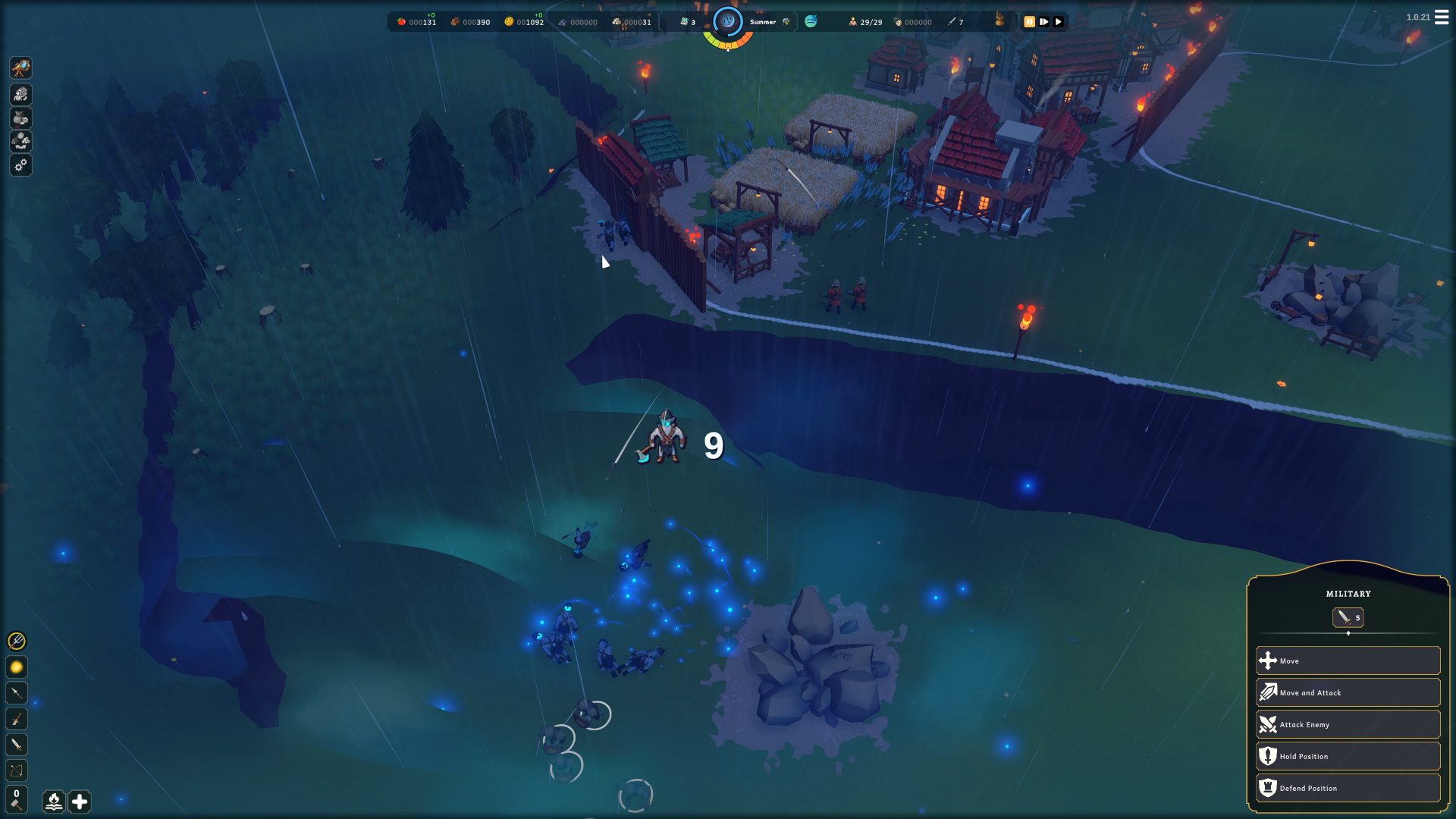This screenshot has width=1456, height=819.
Task: Open the scouting telescope panel
Action: click(20, 68)
